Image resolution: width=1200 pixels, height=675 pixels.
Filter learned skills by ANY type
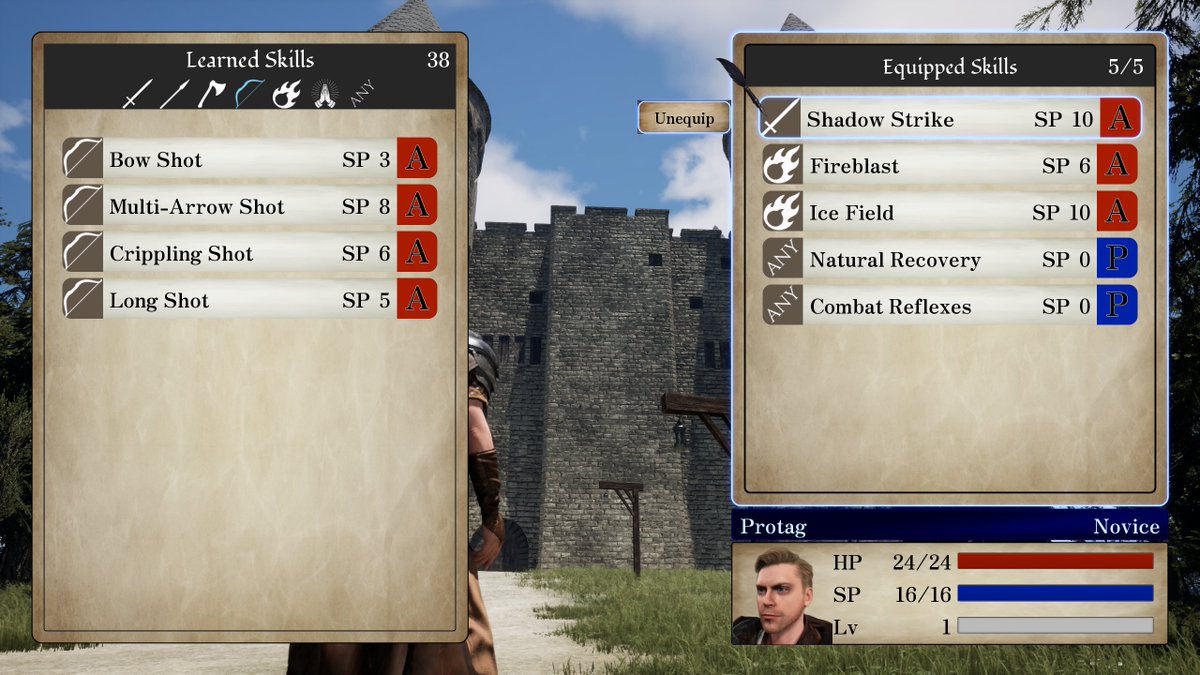[362, 95]
